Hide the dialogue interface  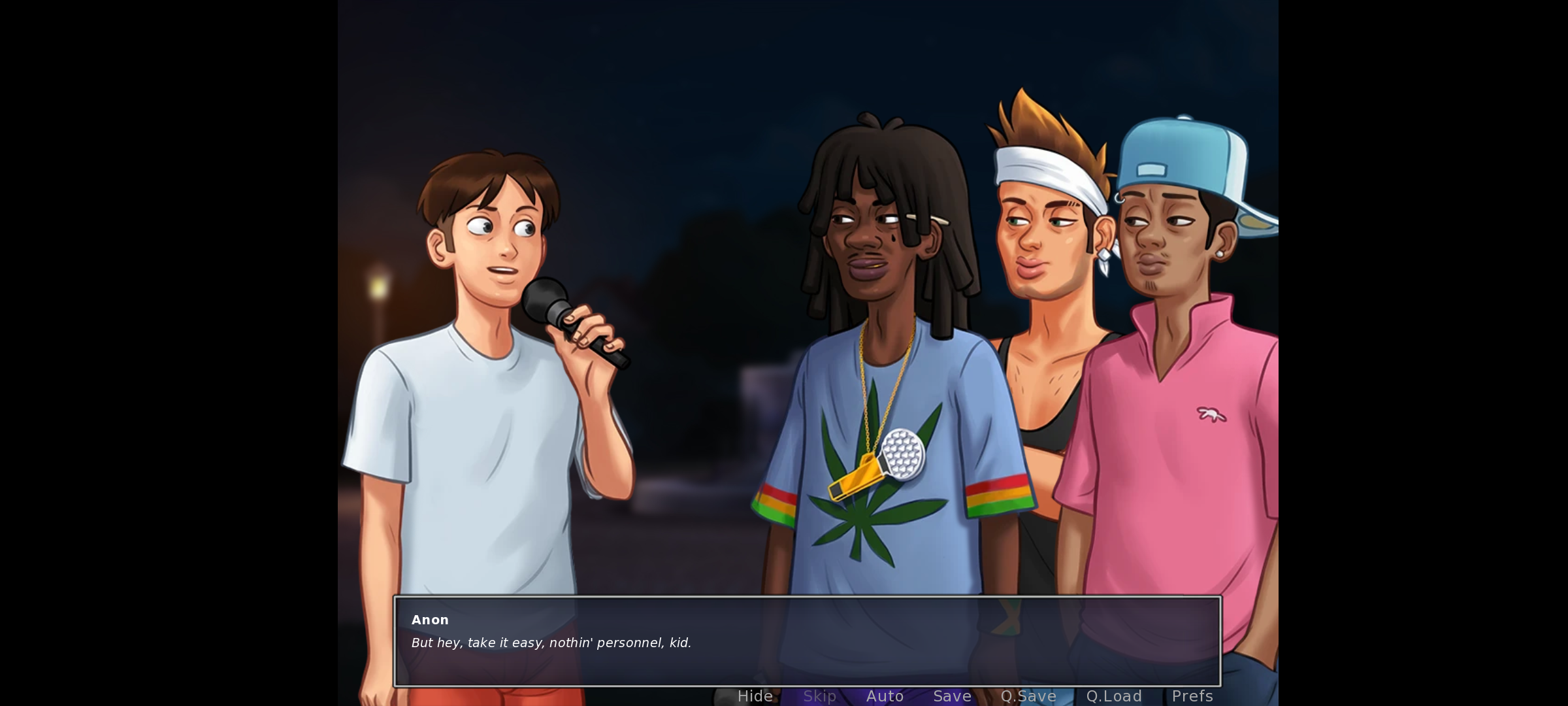755,696
